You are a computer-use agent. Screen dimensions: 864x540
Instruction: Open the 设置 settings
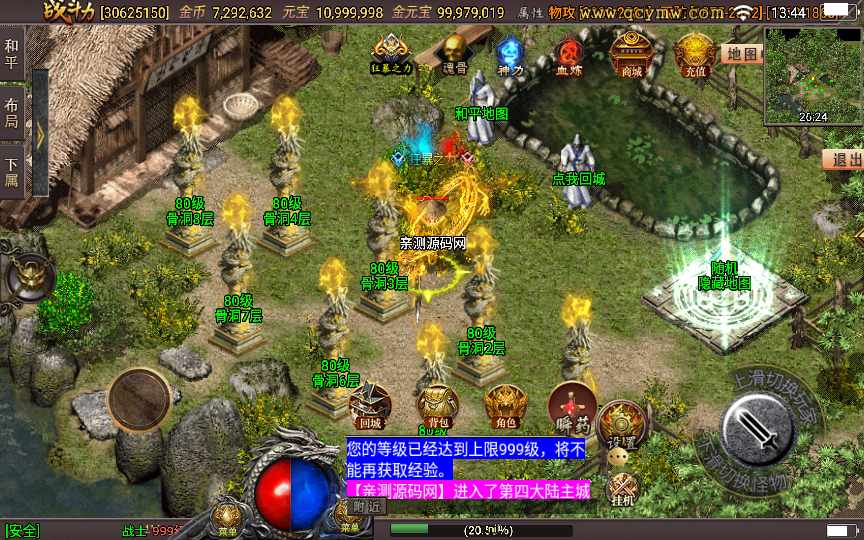pyautogui.click(x=622, y=424)
